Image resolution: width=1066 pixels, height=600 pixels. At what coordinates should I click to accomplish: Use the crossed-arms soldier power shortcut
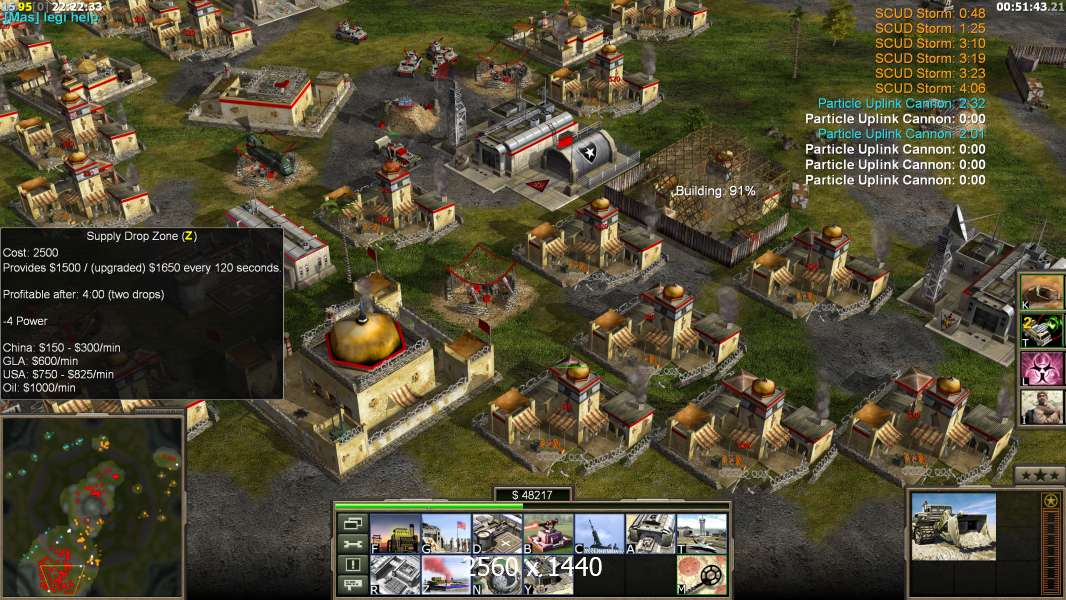(1042, 407)
